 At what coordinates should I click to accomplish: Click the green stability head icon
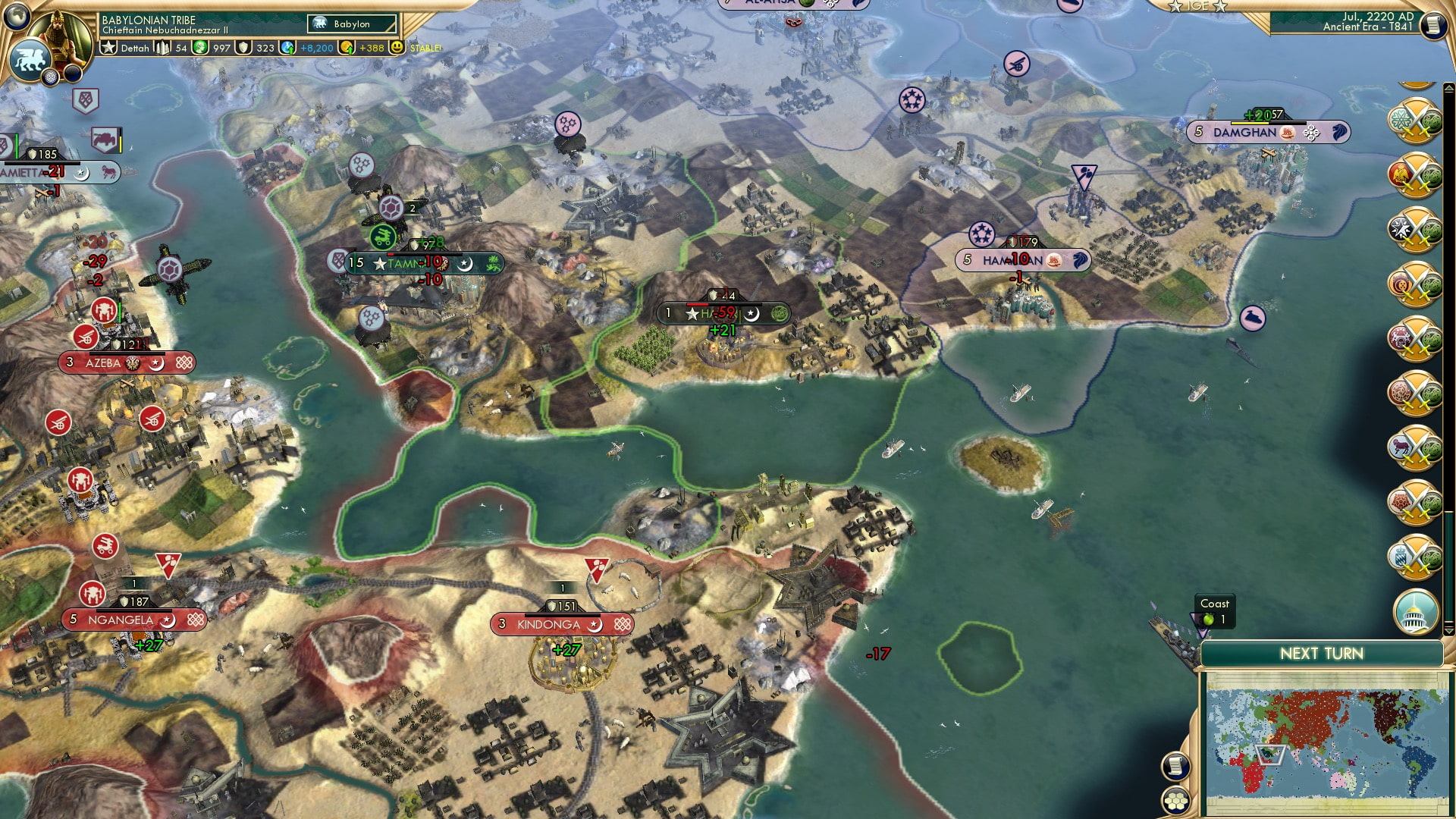click(x=199, y=48)
